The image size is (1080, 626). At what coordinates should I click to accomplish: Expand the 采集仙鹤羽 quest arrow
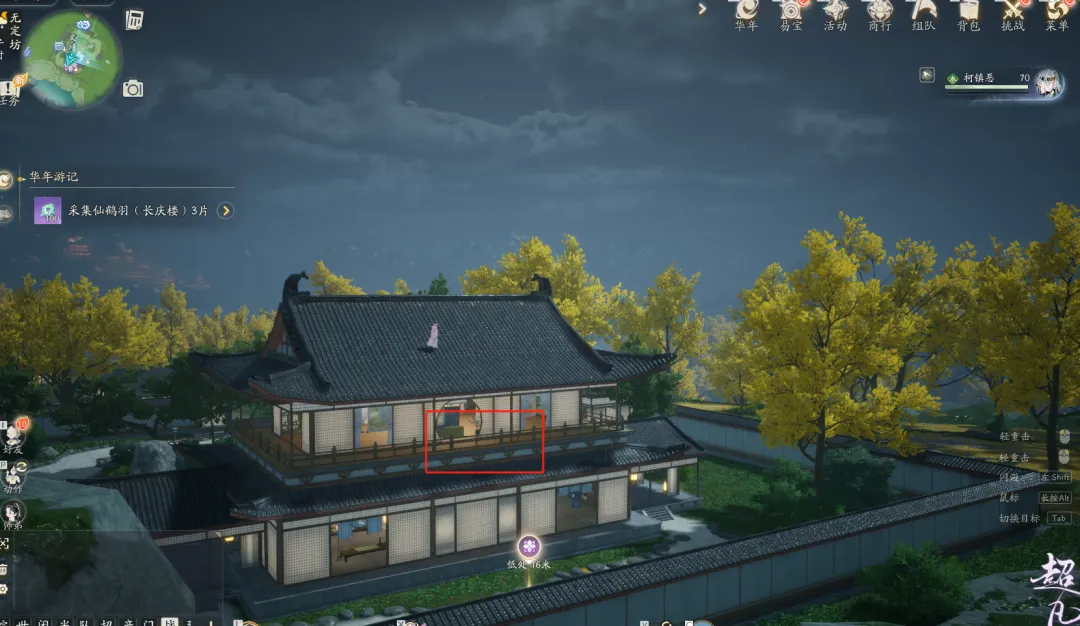click(226, 211)
